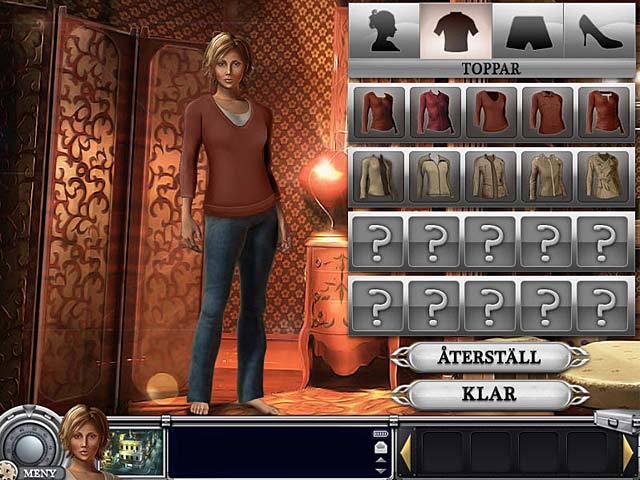Choose the first red top
This screenshot has height=480, width=640.
click(379, 112)
